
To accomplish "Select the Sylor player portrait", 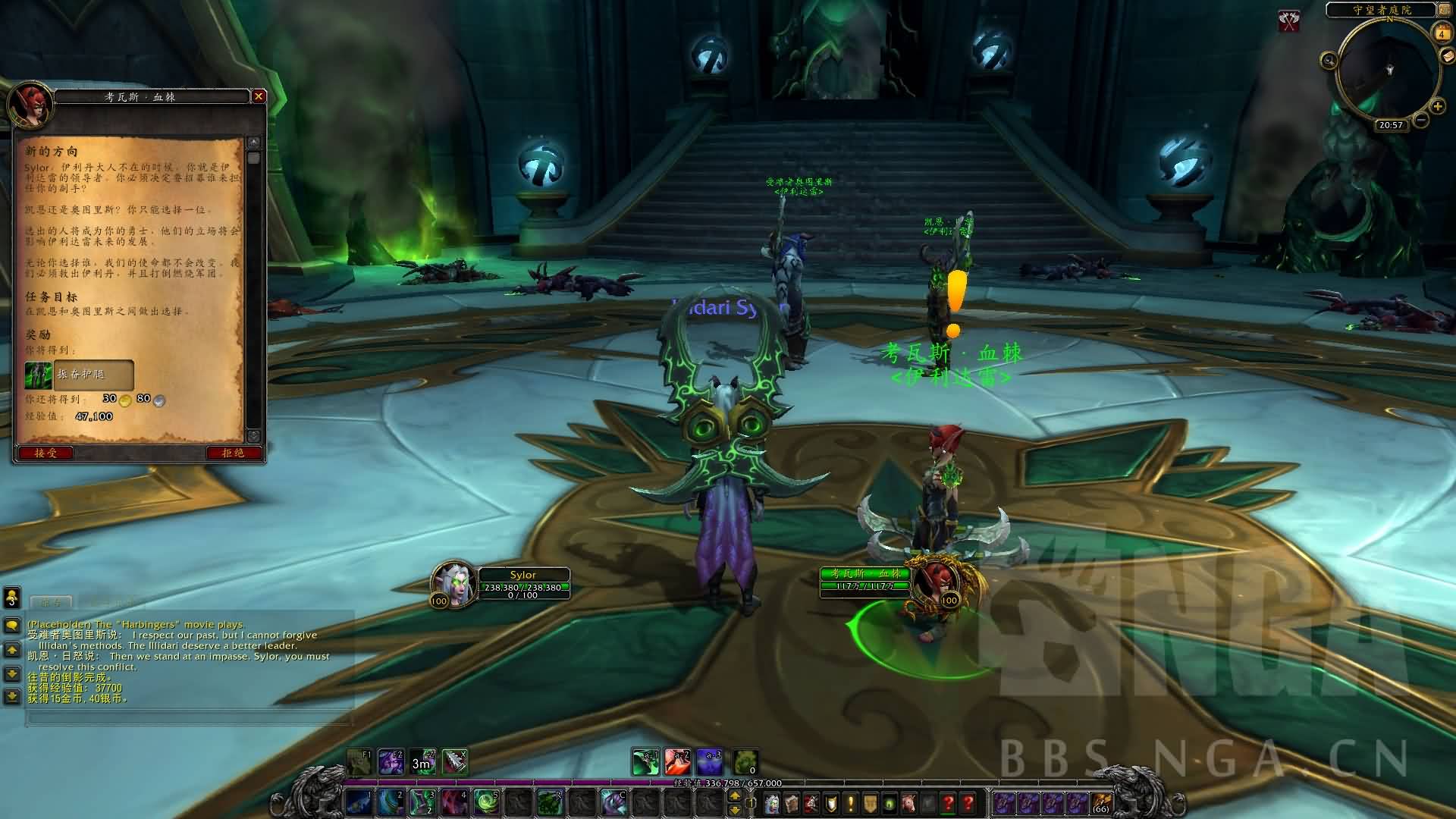I will [x=453, y=585].
